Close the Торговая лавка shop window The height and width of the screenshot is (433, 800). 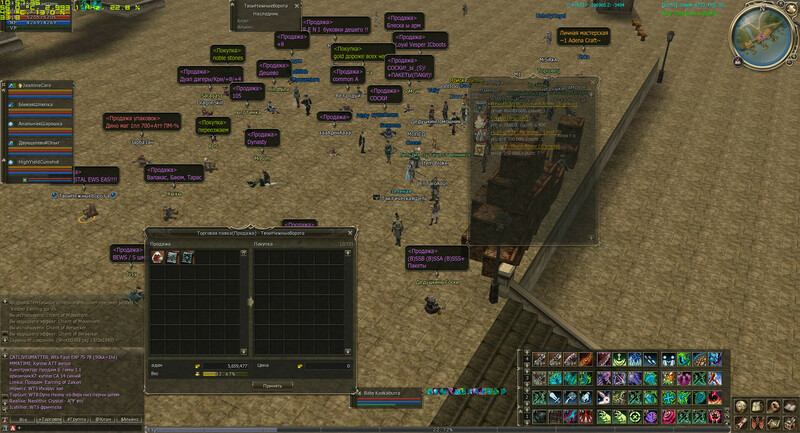(x=352, y=232)
